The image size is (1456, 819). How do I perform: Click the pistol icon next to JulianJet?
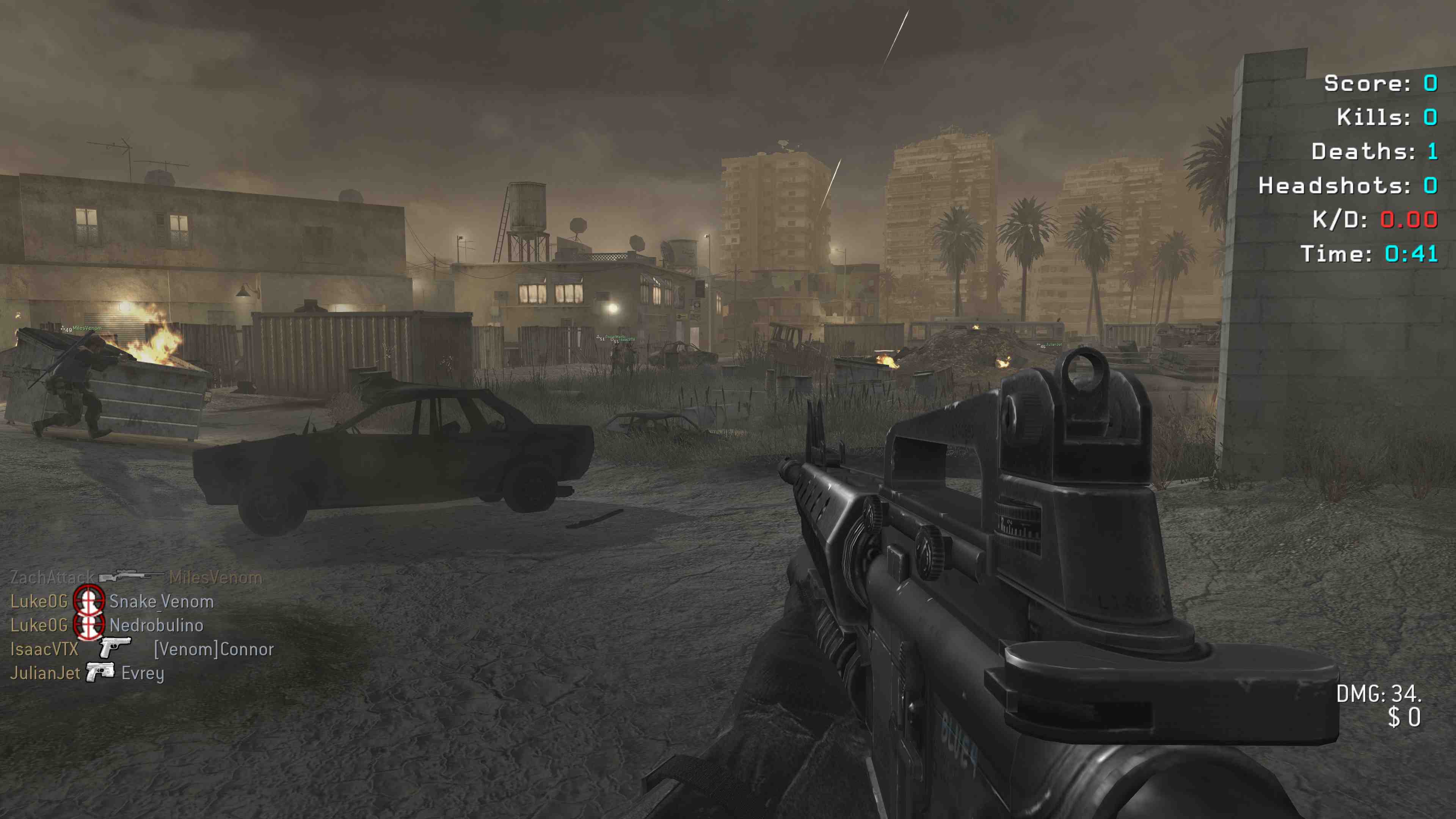[x=100, y=672]
